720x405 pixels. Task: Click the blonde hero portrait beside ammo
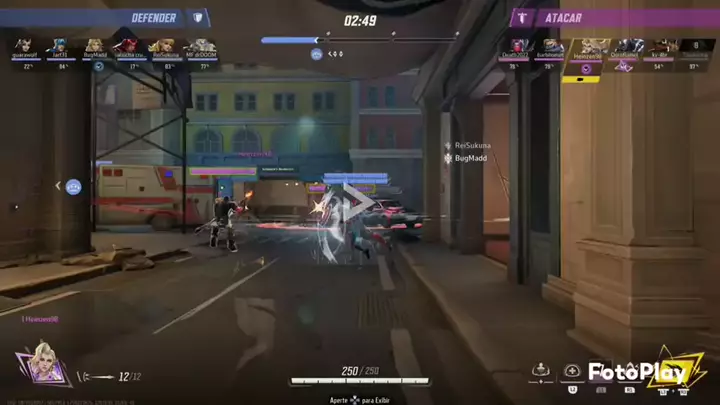[x=46, y=363]
